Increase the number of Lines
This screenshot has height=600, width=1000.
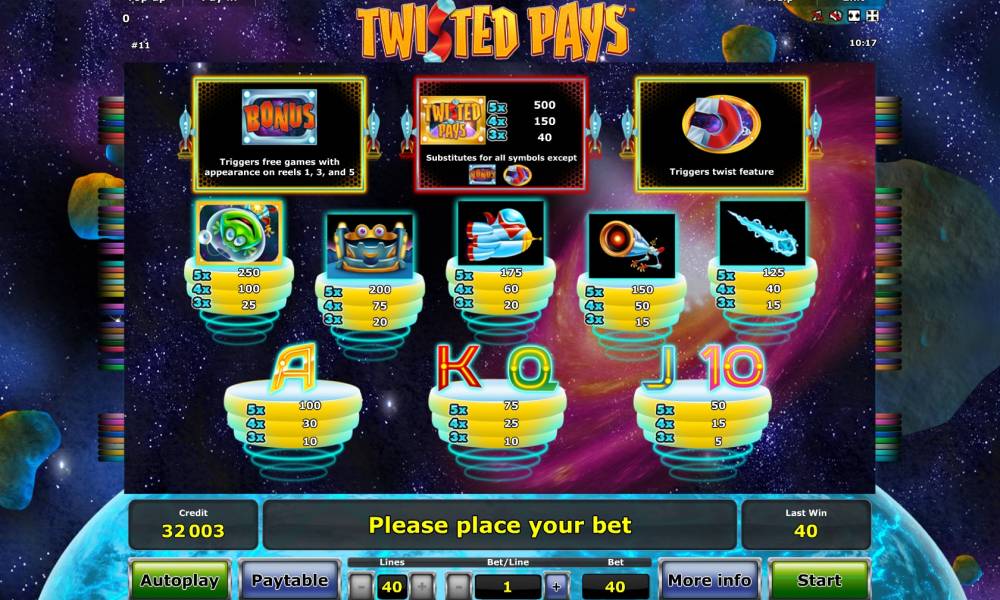tap(422, 586)
